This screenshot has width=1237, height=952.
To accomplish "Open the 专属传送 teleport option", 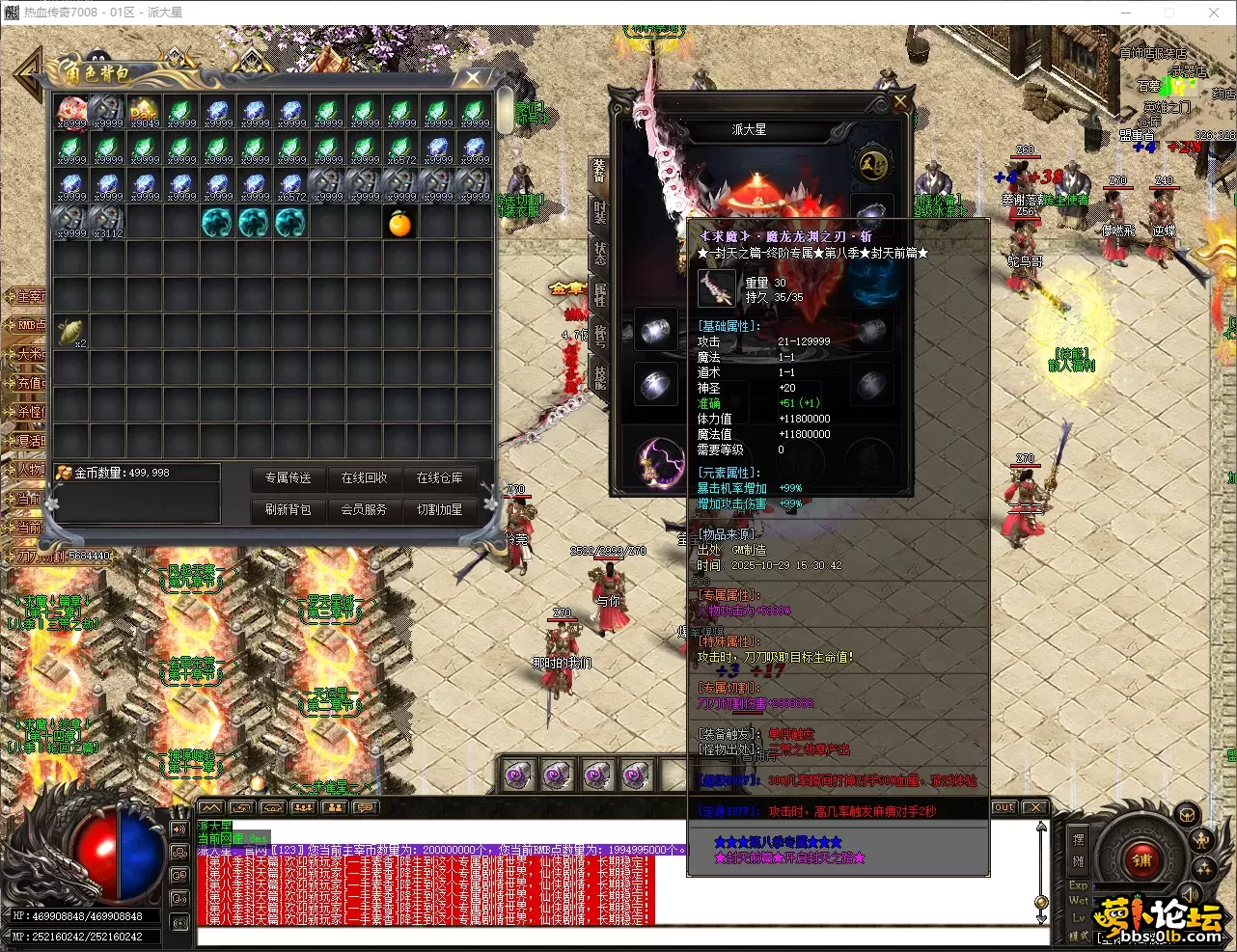I will tap(288, 477).
